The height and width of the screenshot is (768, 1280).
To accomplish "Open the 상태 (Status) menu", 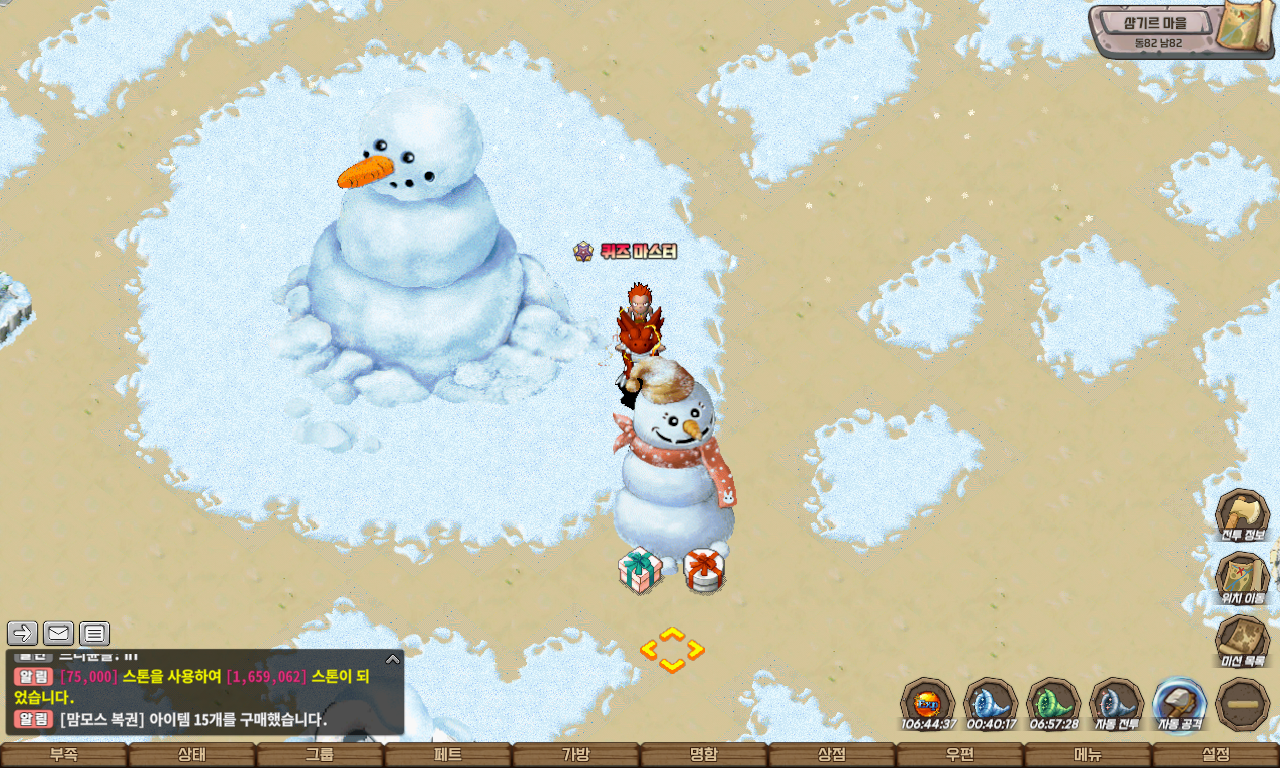I will [192, 755].
